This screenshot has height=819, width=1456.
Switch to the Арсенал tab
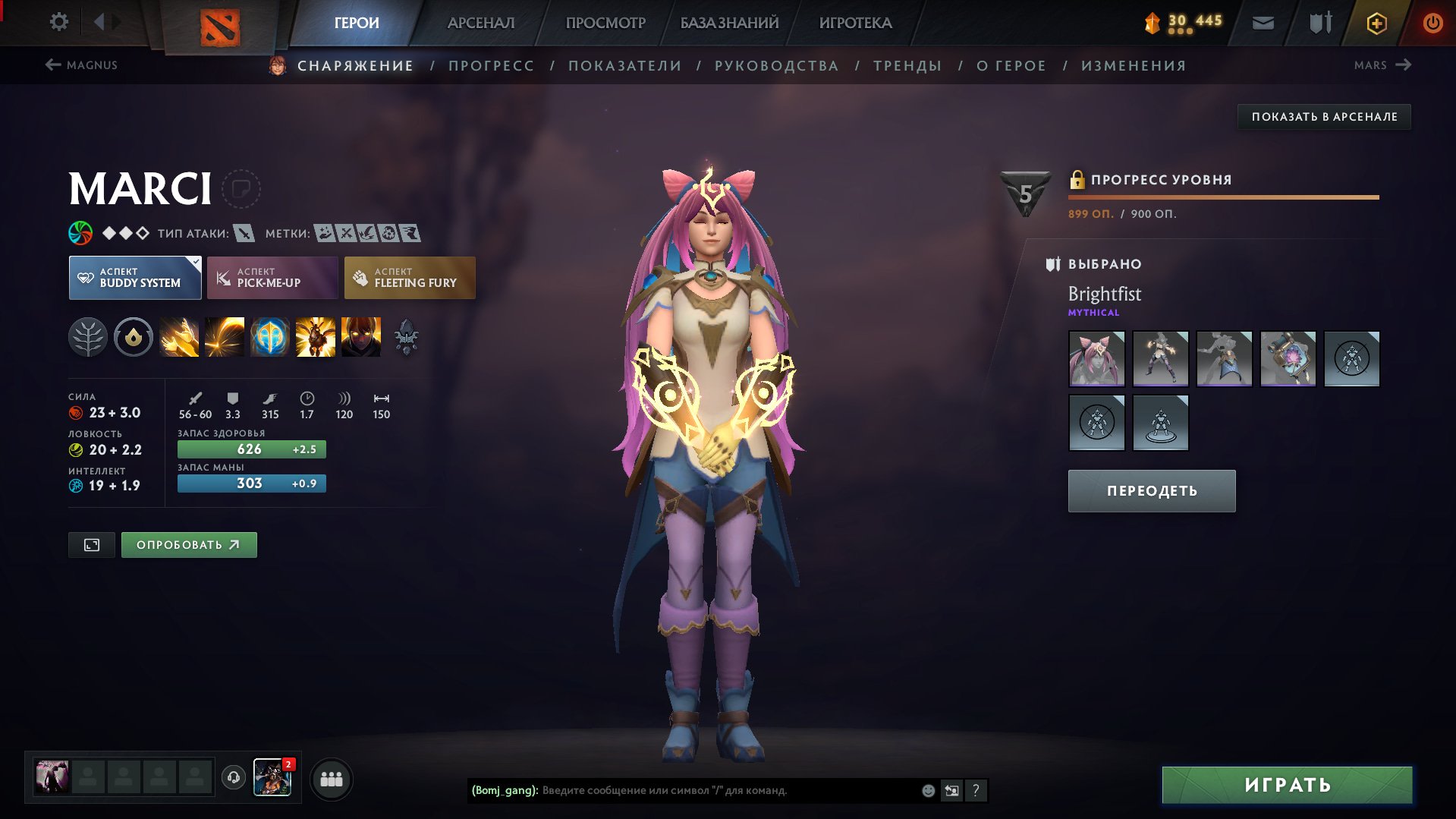pos(480,23)
